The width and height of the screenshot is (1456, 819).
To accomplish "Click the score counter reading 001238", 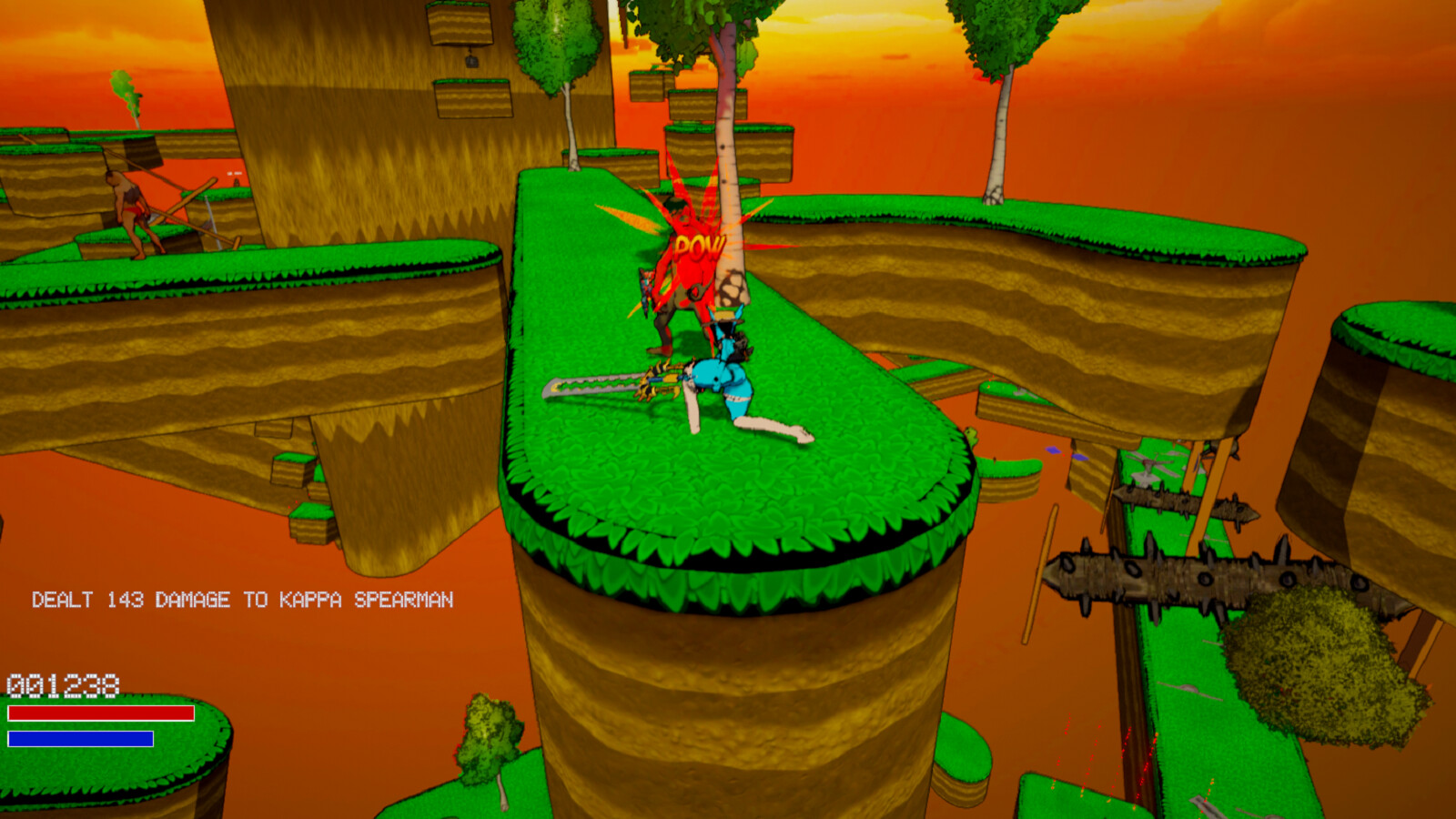I will [x=64, y=684].
